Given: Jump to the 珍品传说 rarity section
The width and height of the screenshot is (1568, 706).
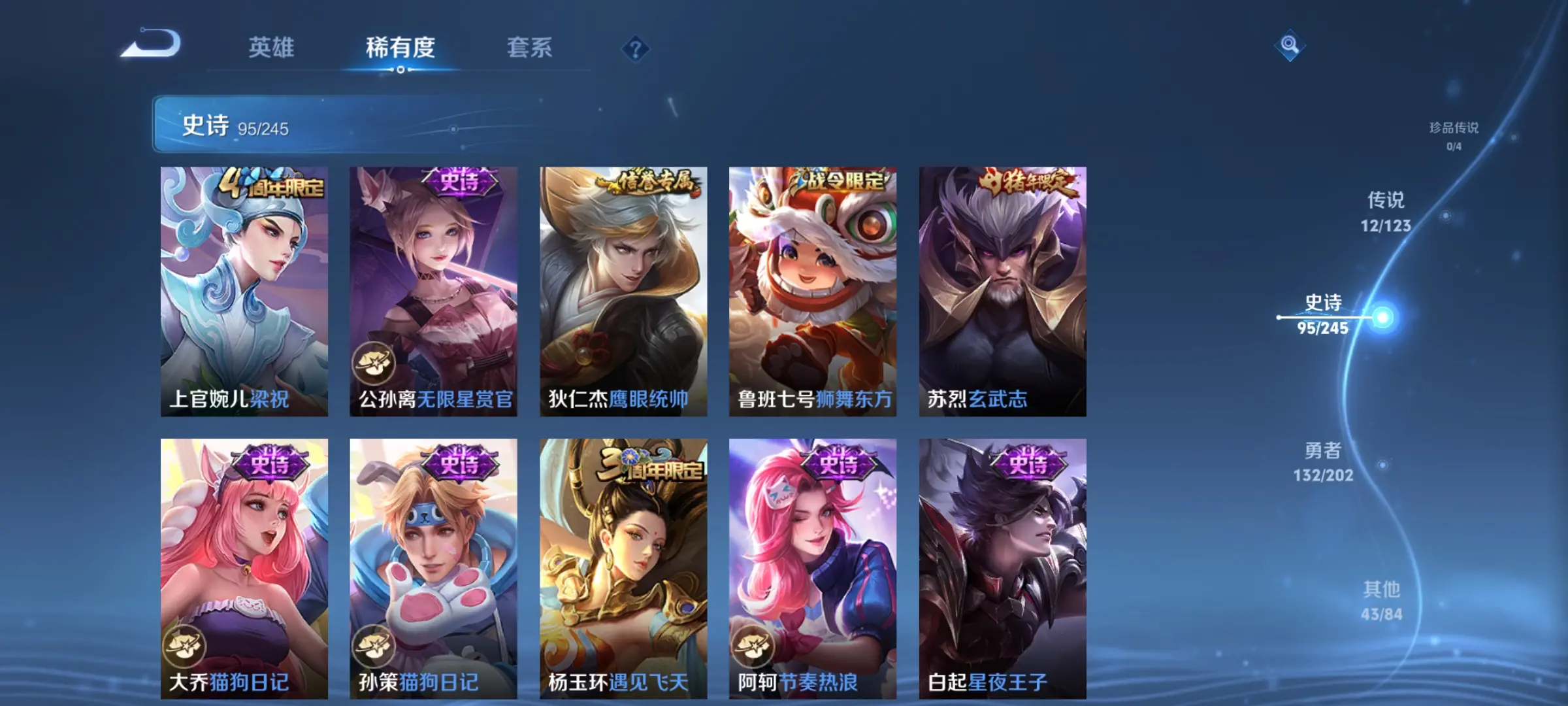Looking at the screenshot, I should [1453, 135].
